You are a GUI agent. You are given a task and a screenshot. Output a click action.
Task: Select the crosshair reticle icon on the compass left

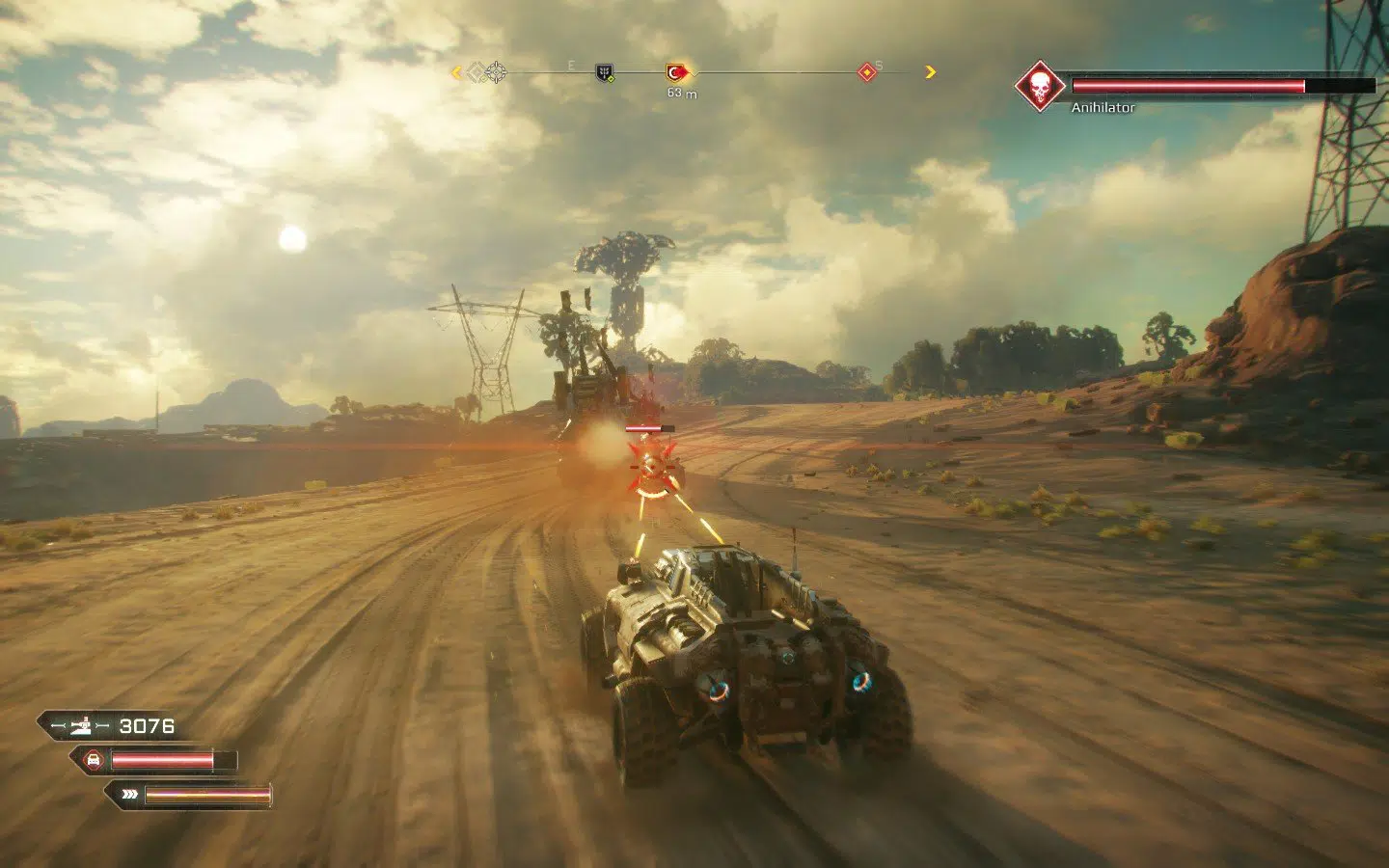pos(495,71)
